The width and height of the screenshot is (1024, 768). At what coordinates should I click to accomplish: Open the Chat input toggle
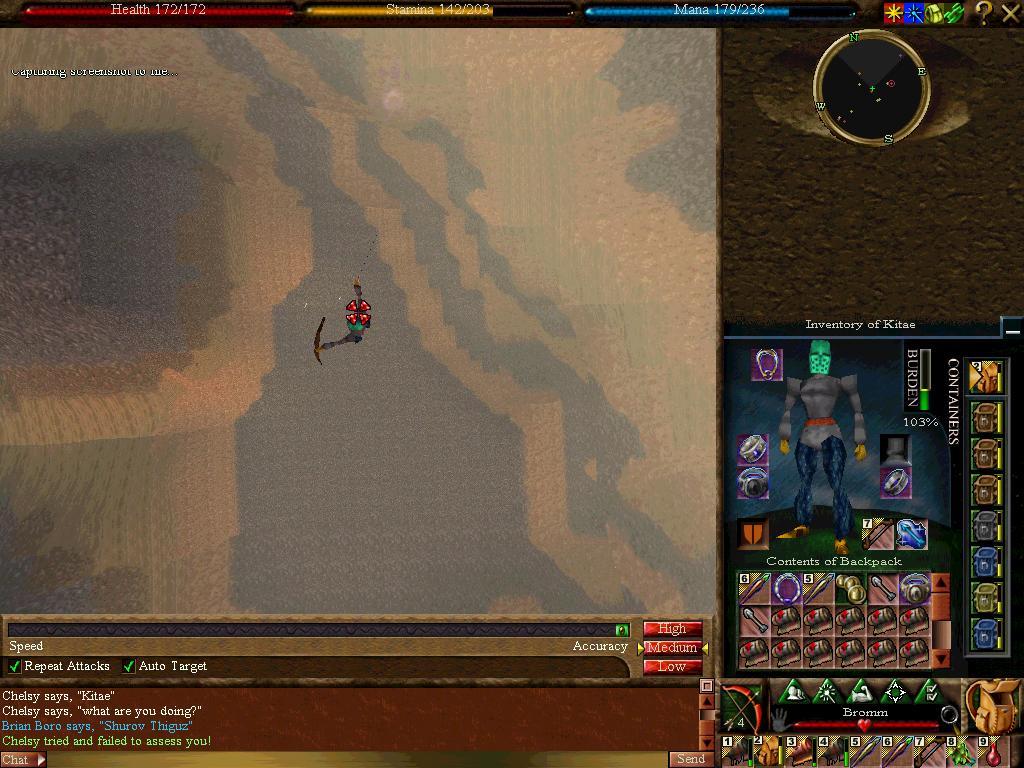[23, 760]
